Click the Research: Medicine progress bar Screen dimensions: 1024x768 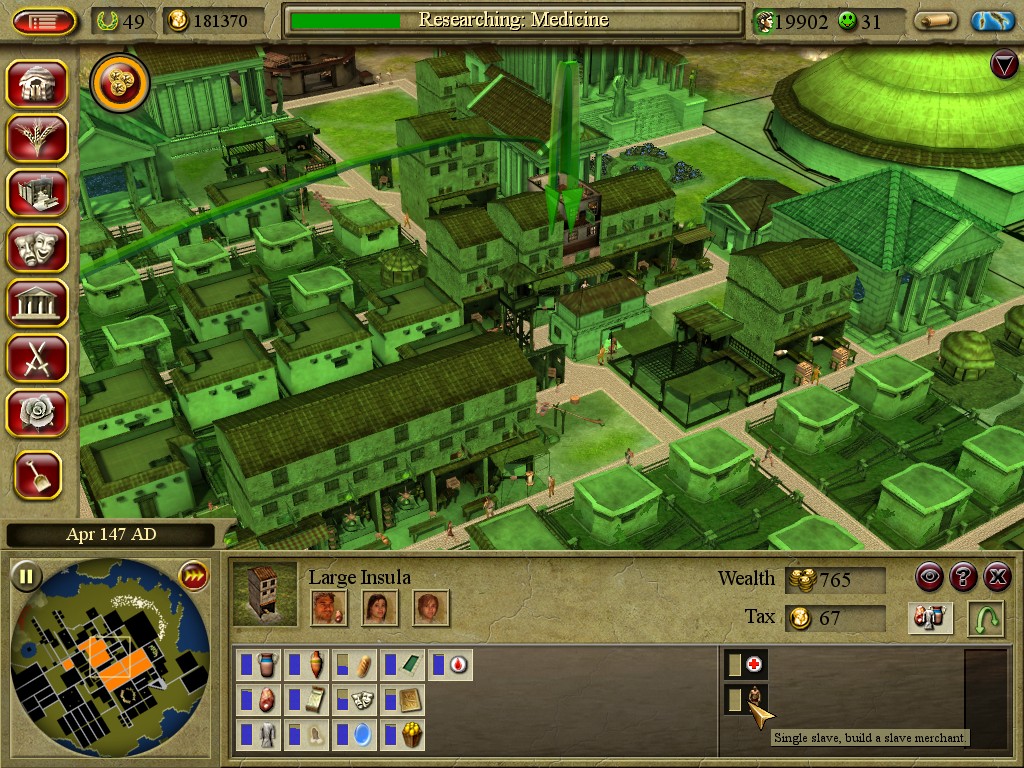click(x=513, y=20)
